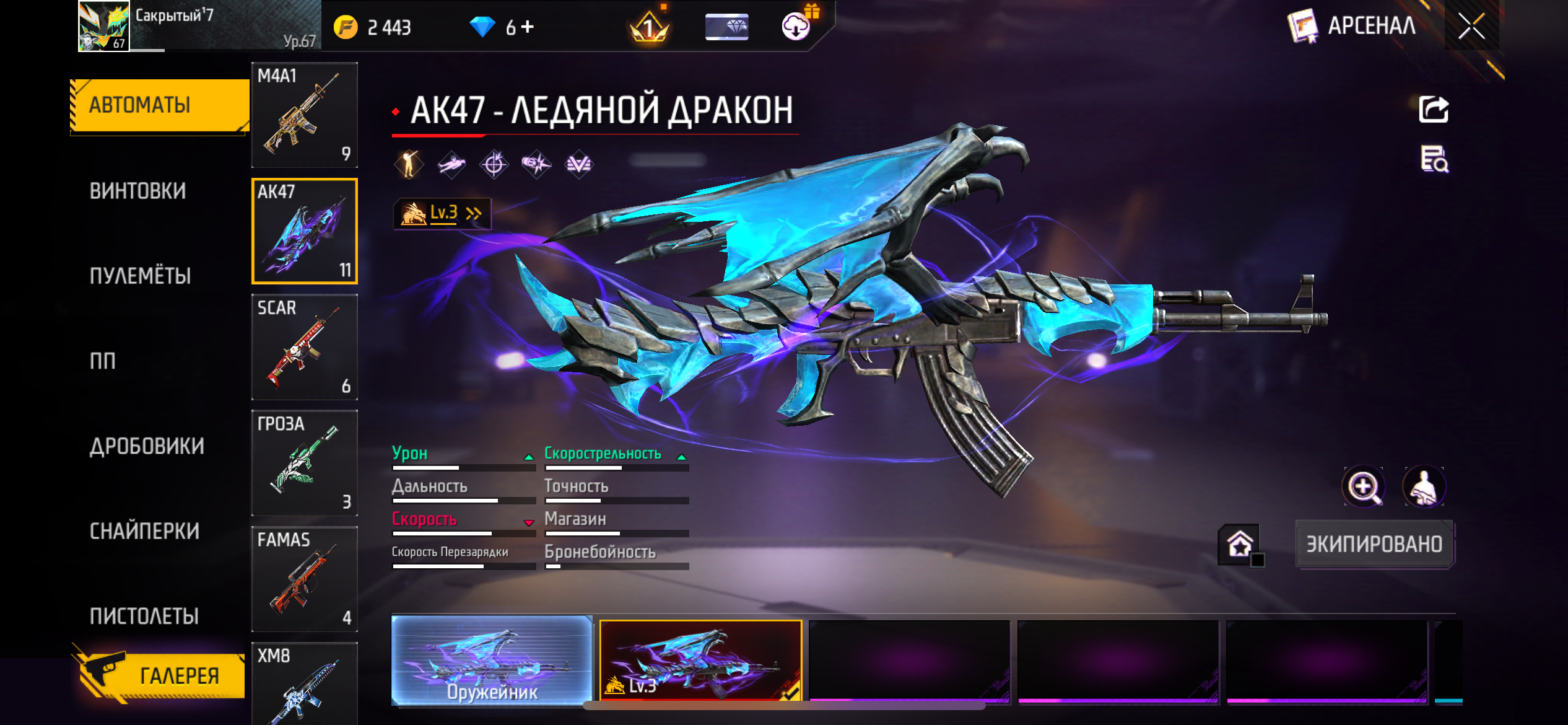Click the share icon
The height and width of the screenshot is (725, 1568).
click(x=1433, y=110)
